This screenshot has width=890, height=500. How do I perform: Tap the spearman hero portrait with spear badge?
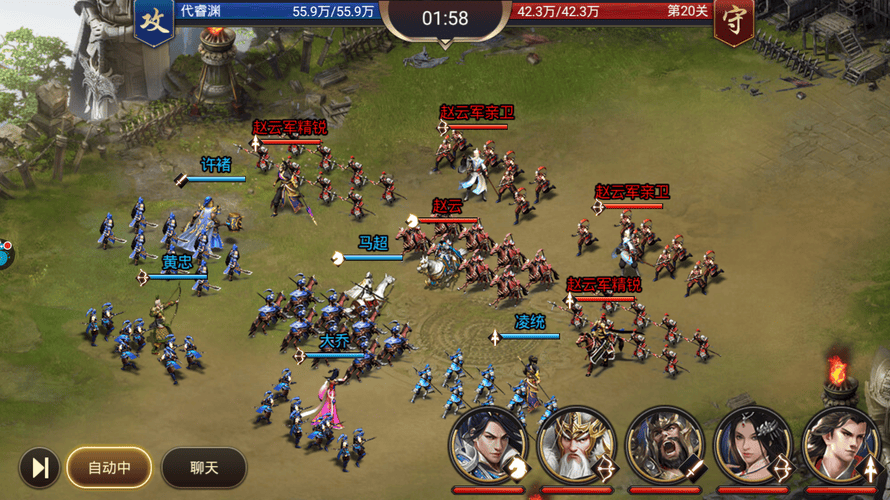point(840,445)
